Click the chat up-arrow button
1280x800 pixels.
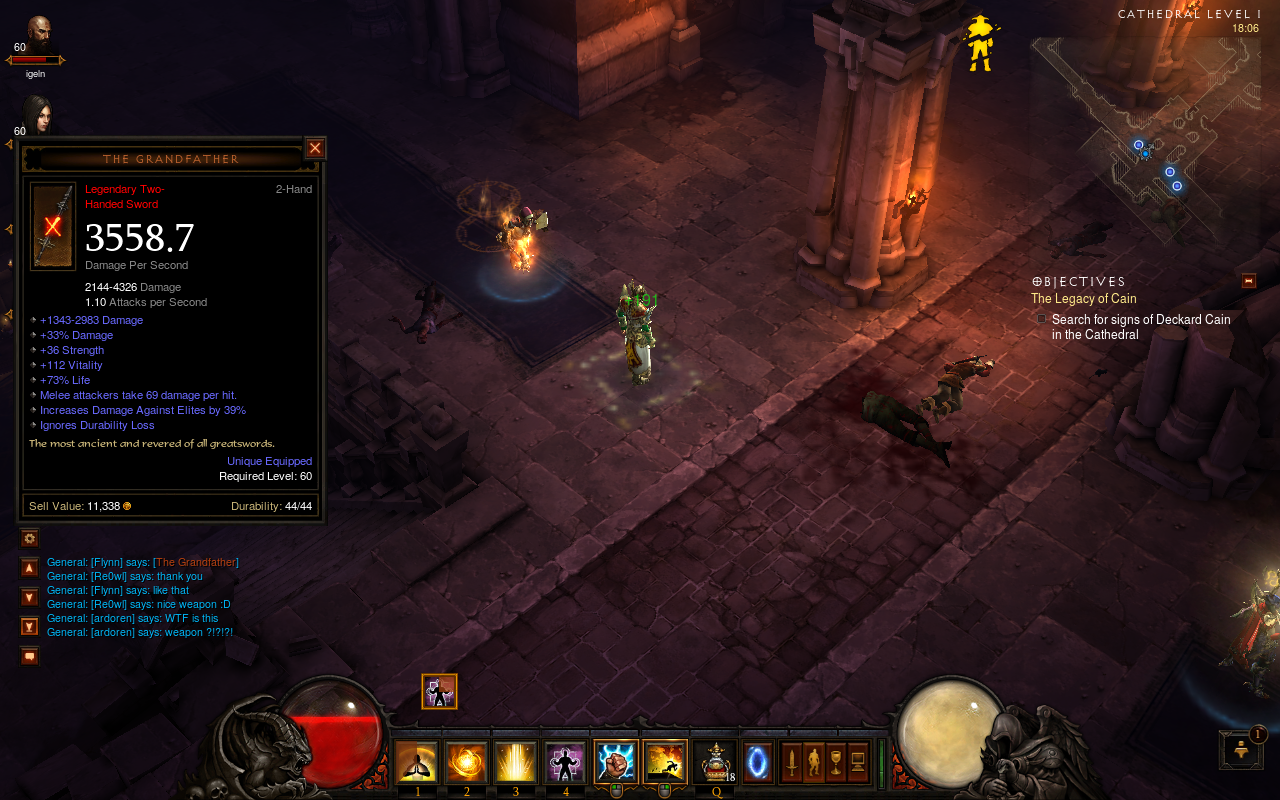click(30, 568)
